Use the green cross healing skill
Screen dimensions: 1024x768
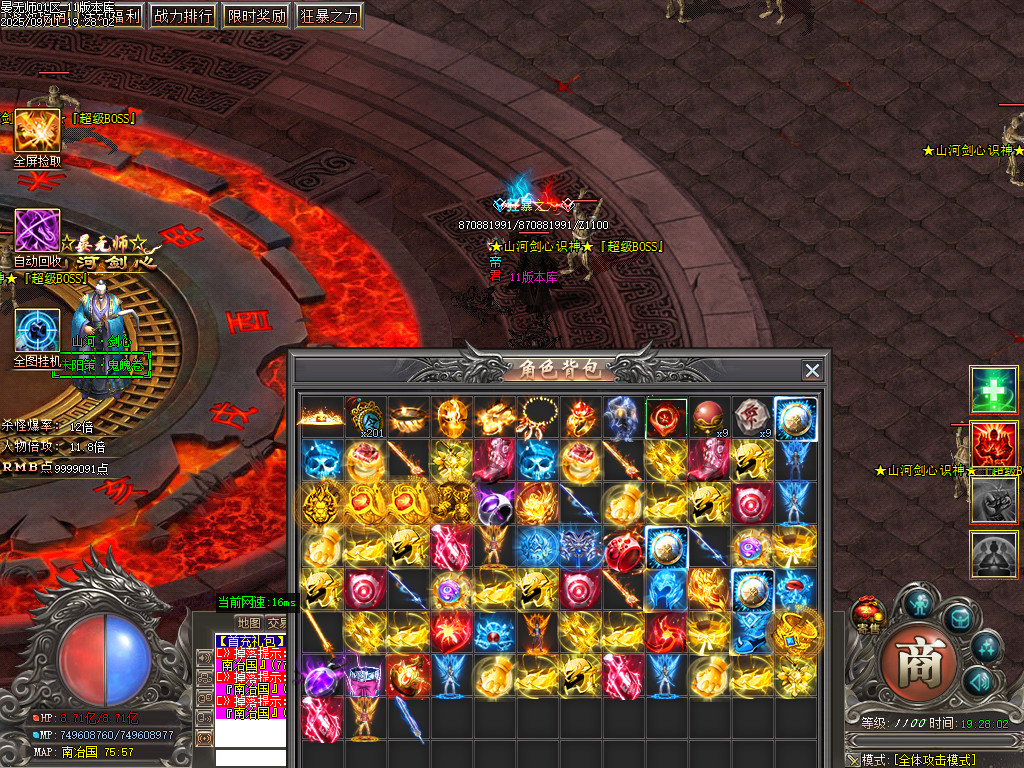pos(993,390)
